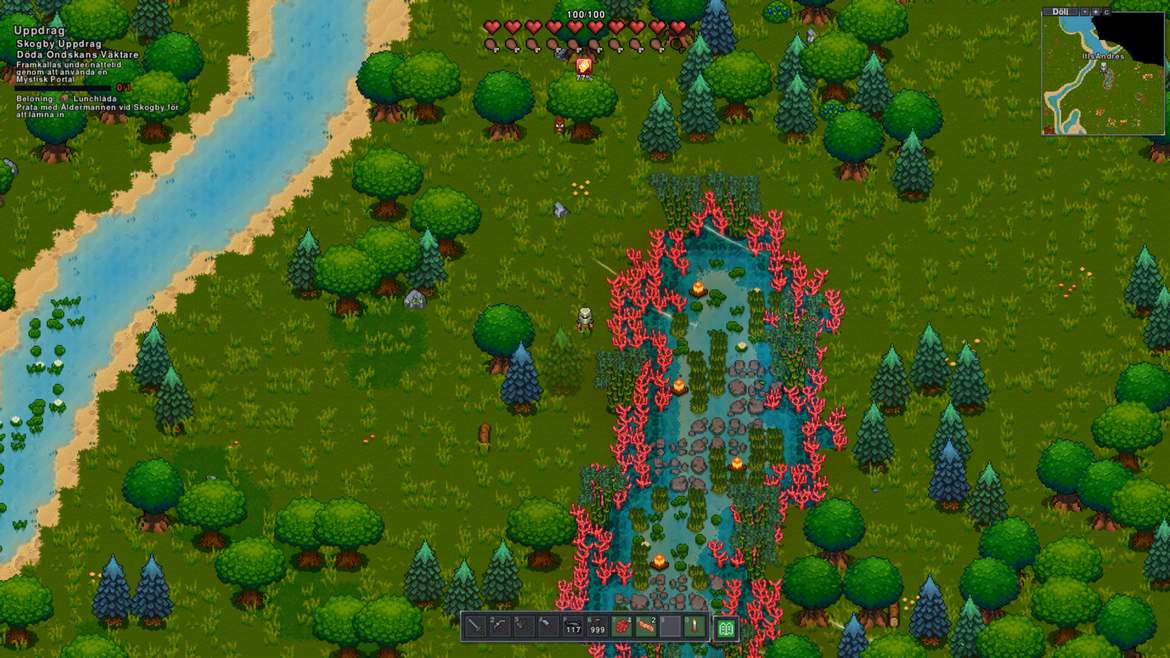Screen dimensions: 1170x658
Task: Click the Lunchlåda reward icon in quest tracker
Action: tap(65, 99)
